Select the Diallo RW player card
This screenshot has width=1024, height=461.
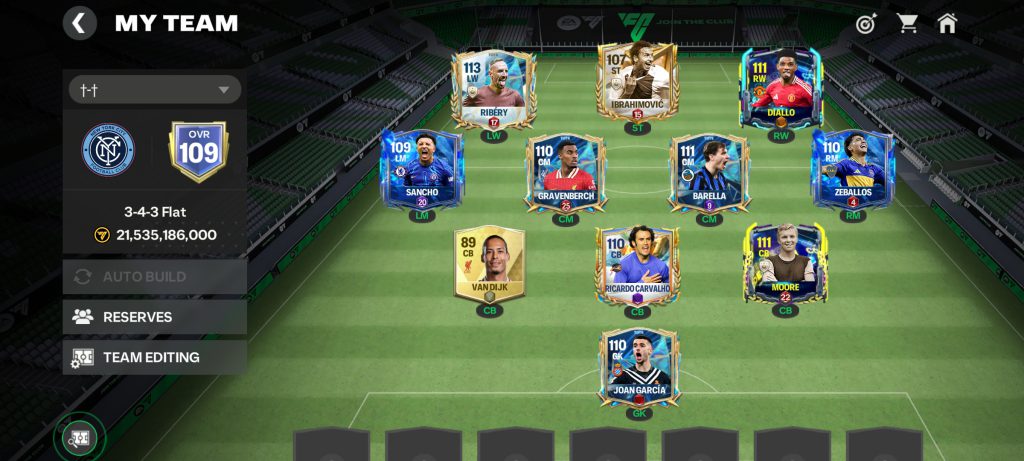tap(781, 88)
